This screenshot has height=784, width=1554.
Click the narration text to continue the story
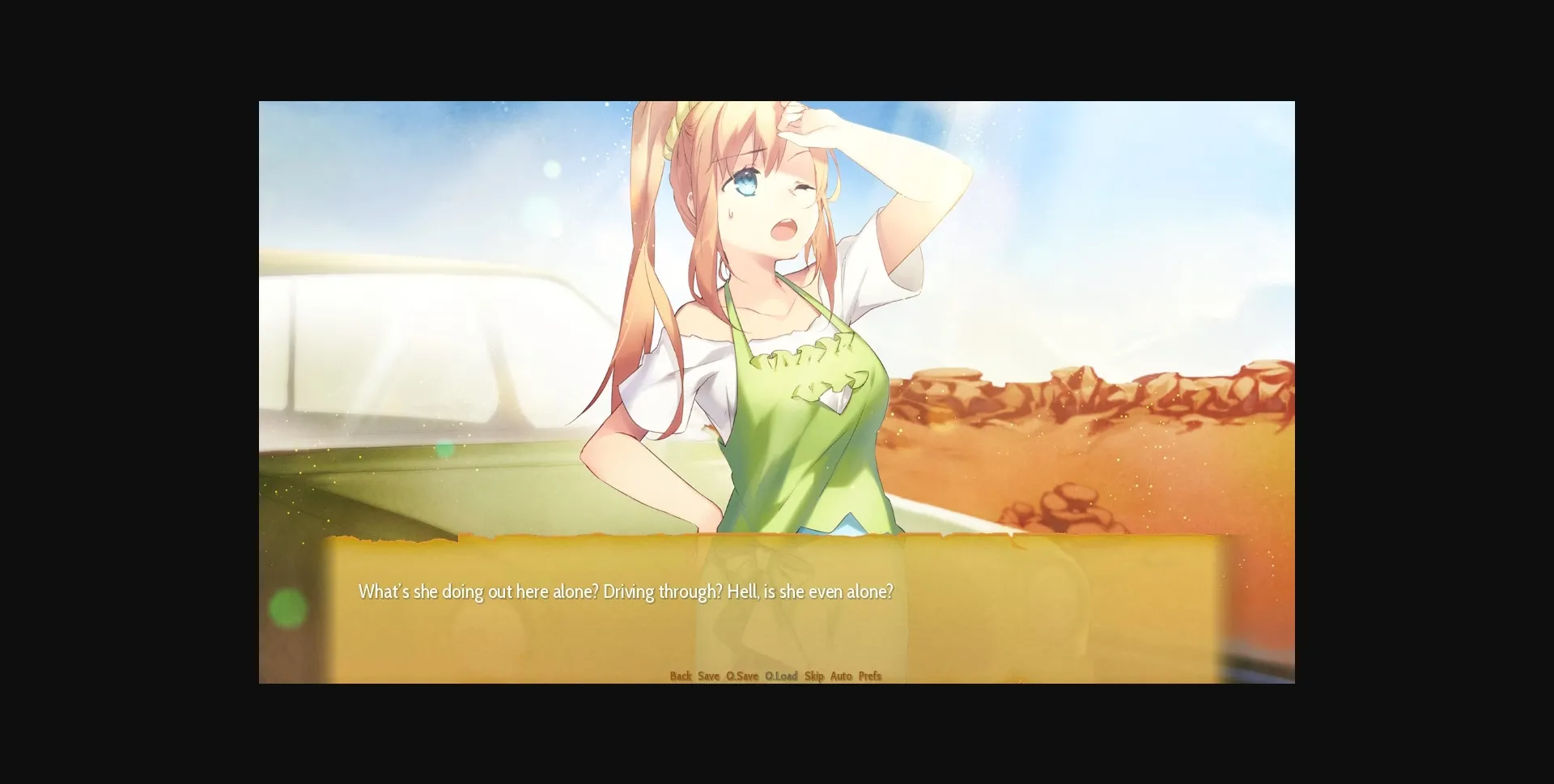point(625,591)
